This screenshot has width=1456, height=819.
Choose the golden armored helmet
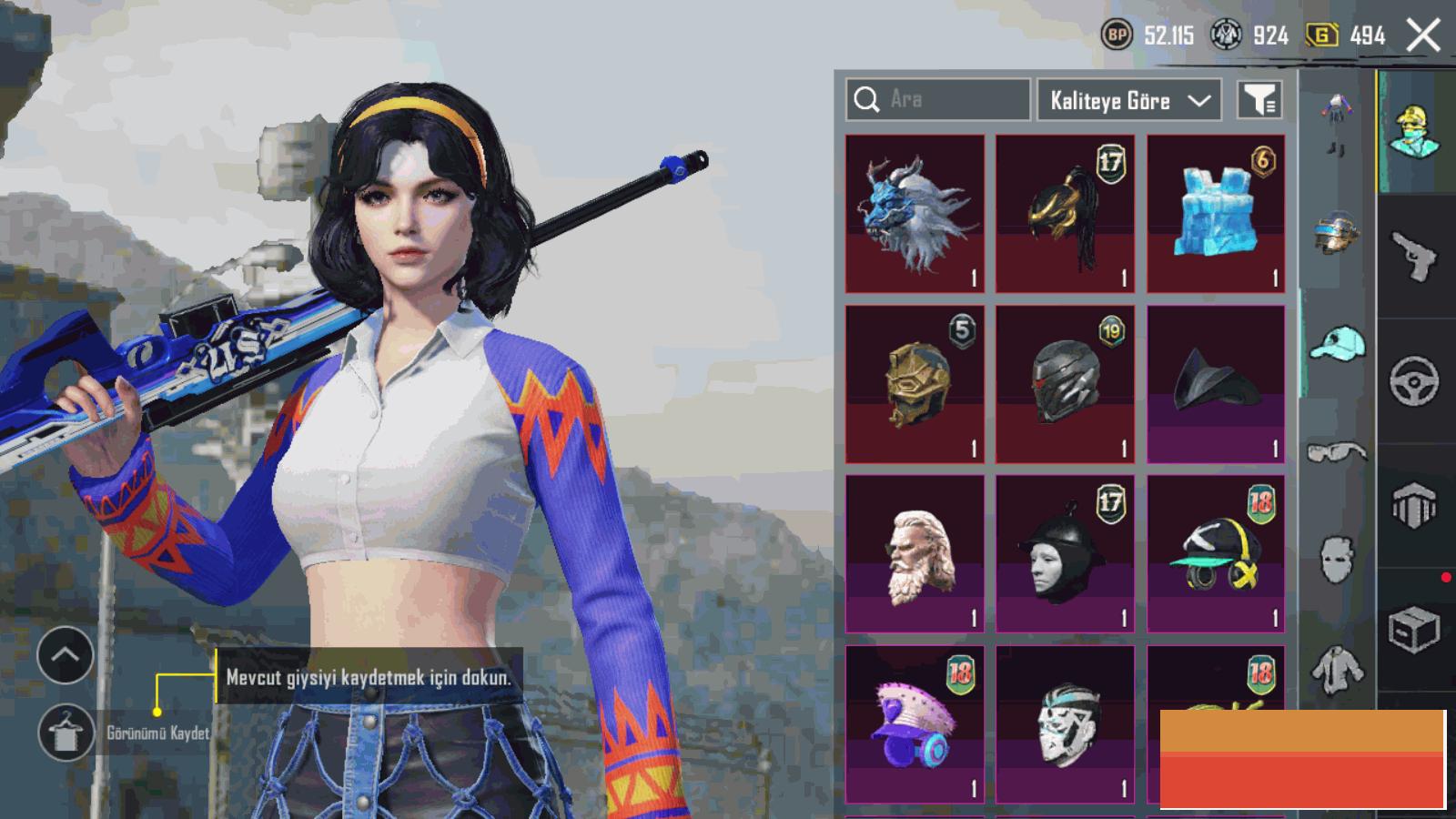point(915,384)
